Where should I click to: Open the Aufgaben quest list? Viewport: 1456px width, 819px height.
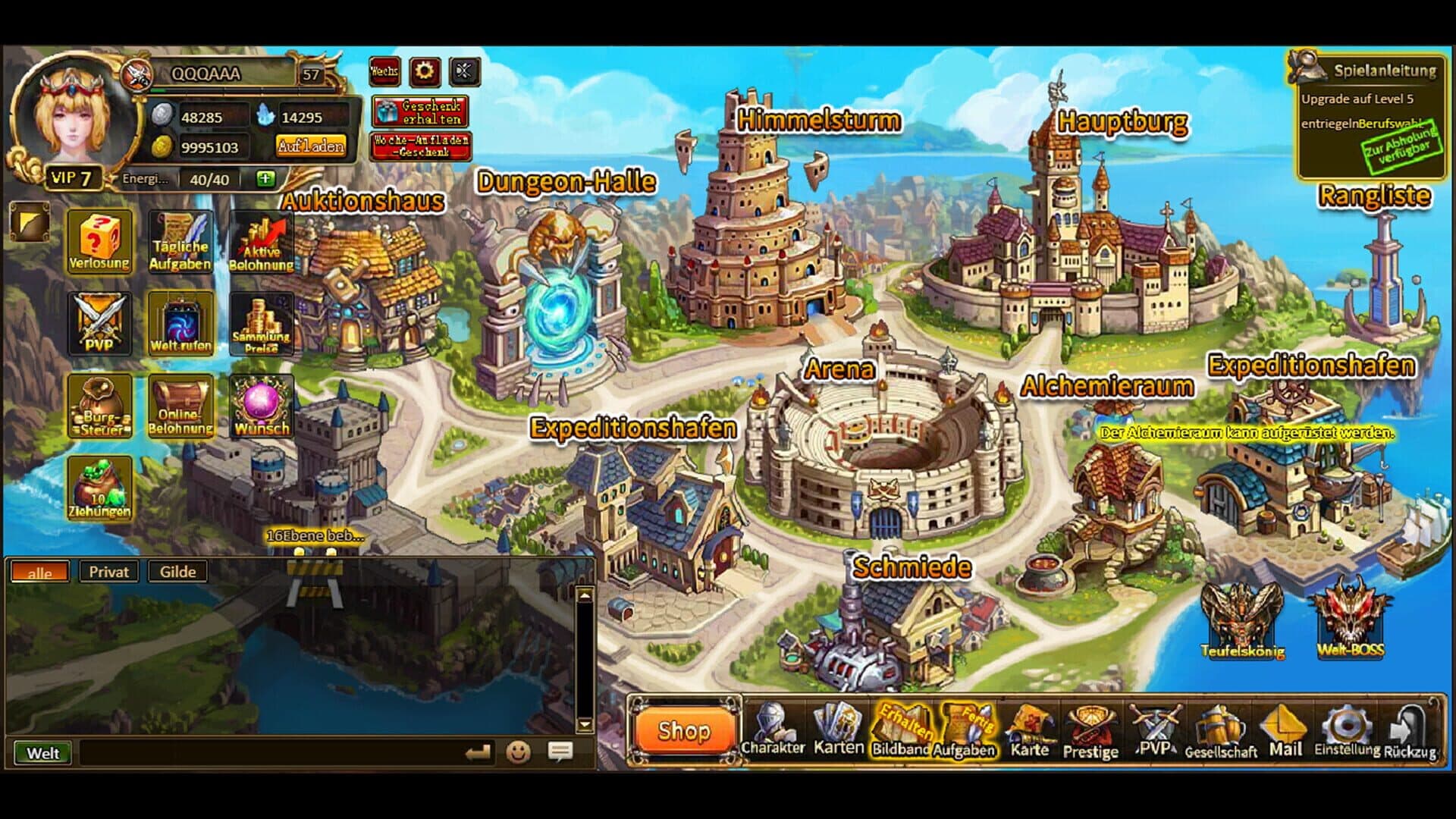click(964, 731)
